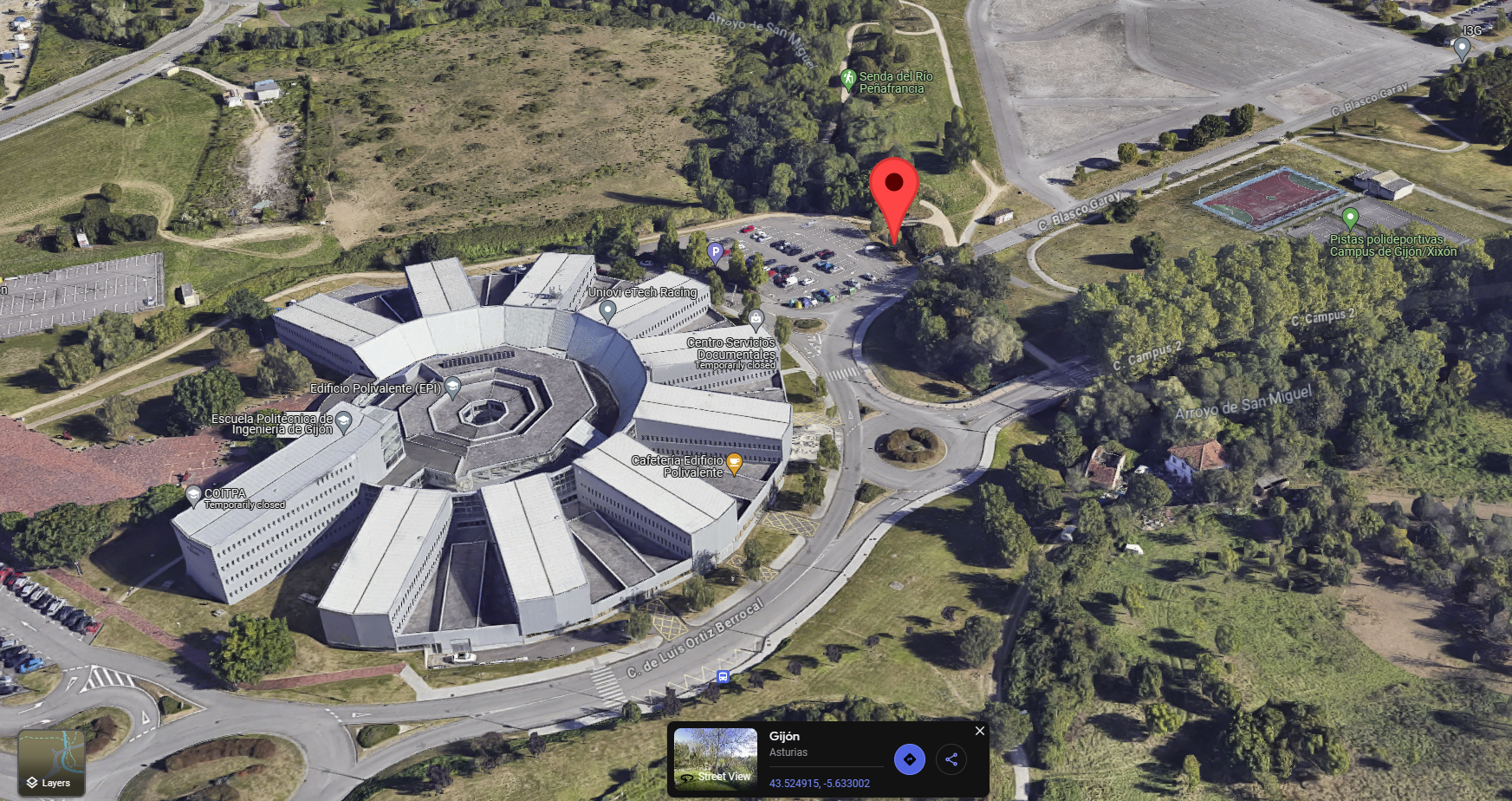Share this location via share icon

951,759
